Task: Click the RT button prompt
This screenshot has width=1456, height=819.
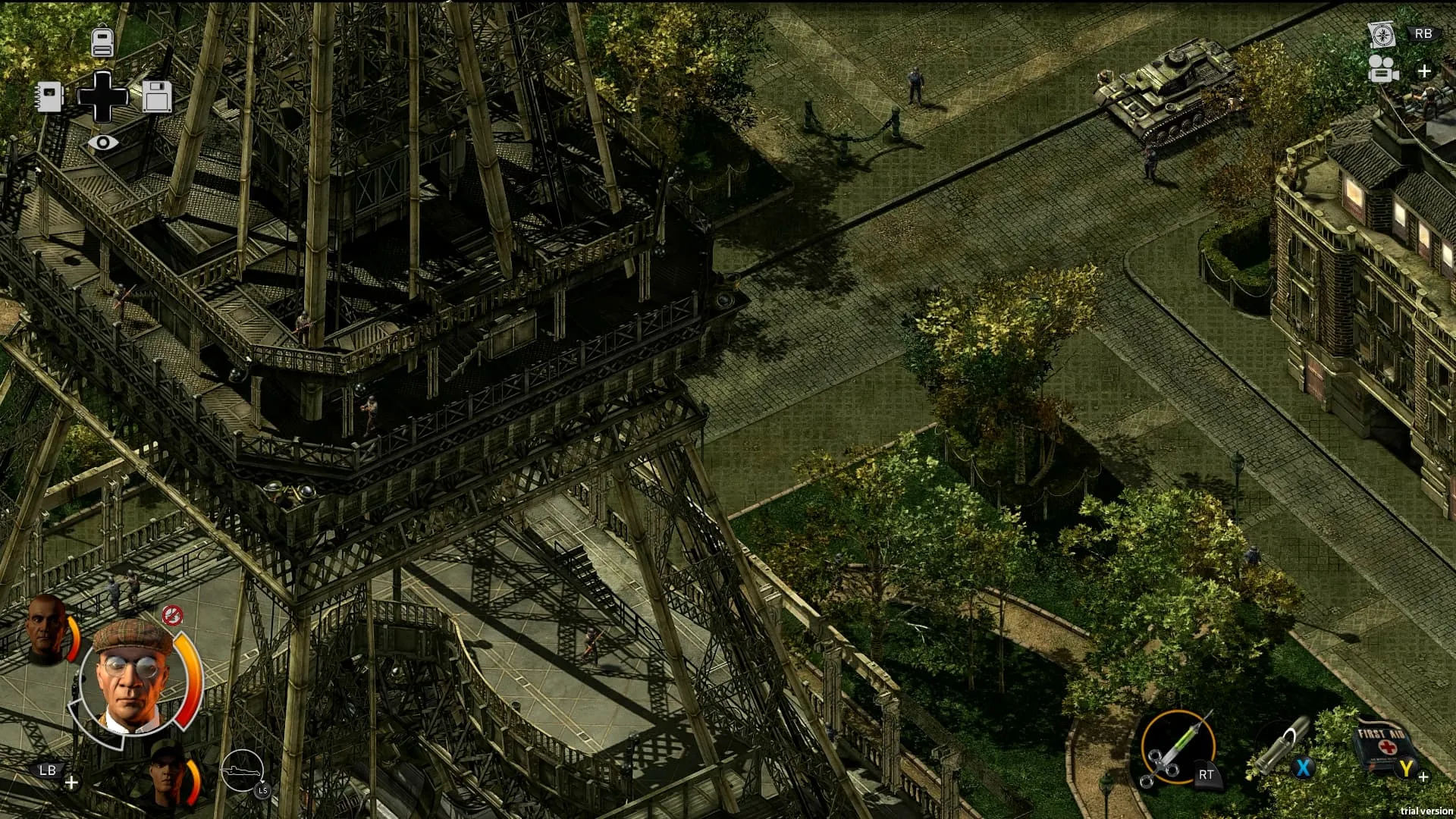Action: coord(1207,776)
